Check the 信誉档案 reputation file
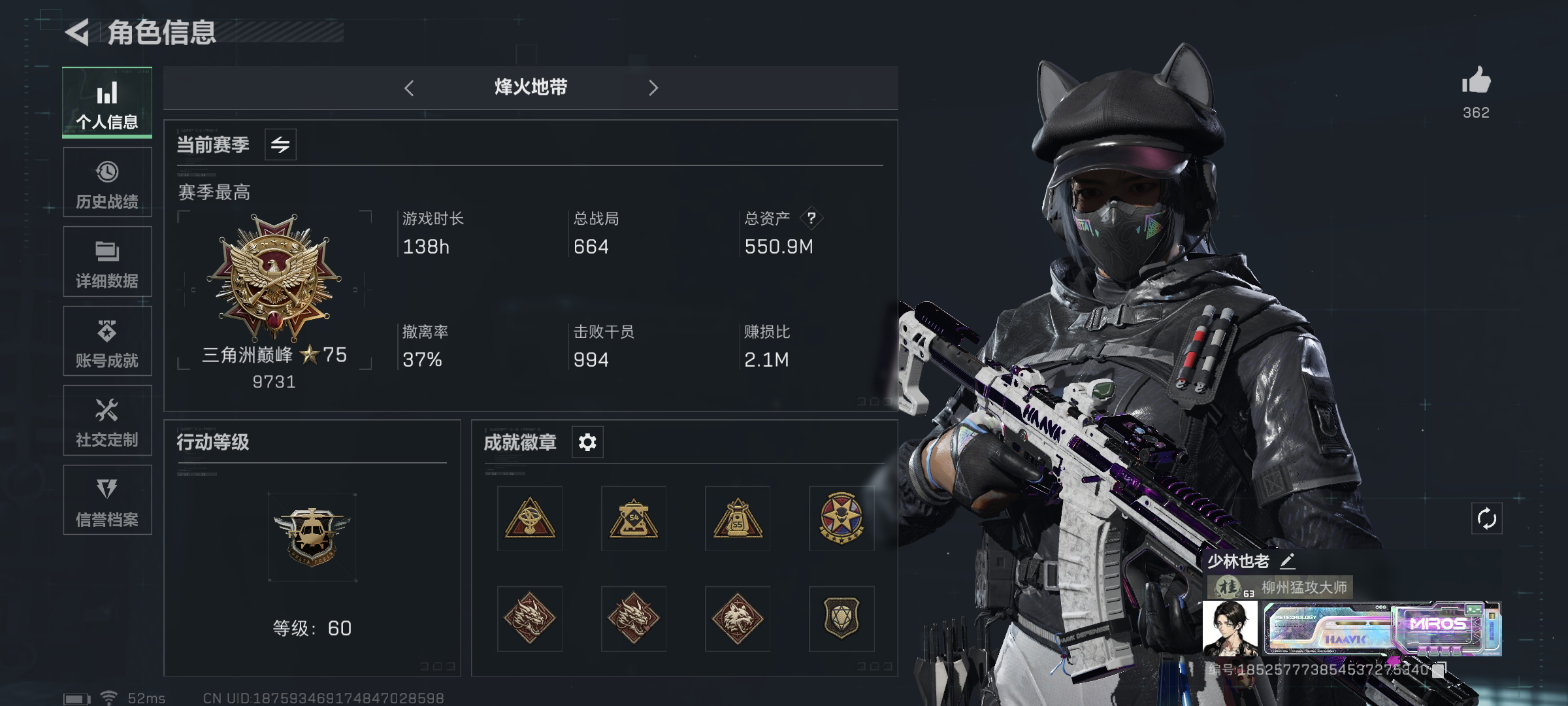The image size is (1568, 706). coord(107,500)
